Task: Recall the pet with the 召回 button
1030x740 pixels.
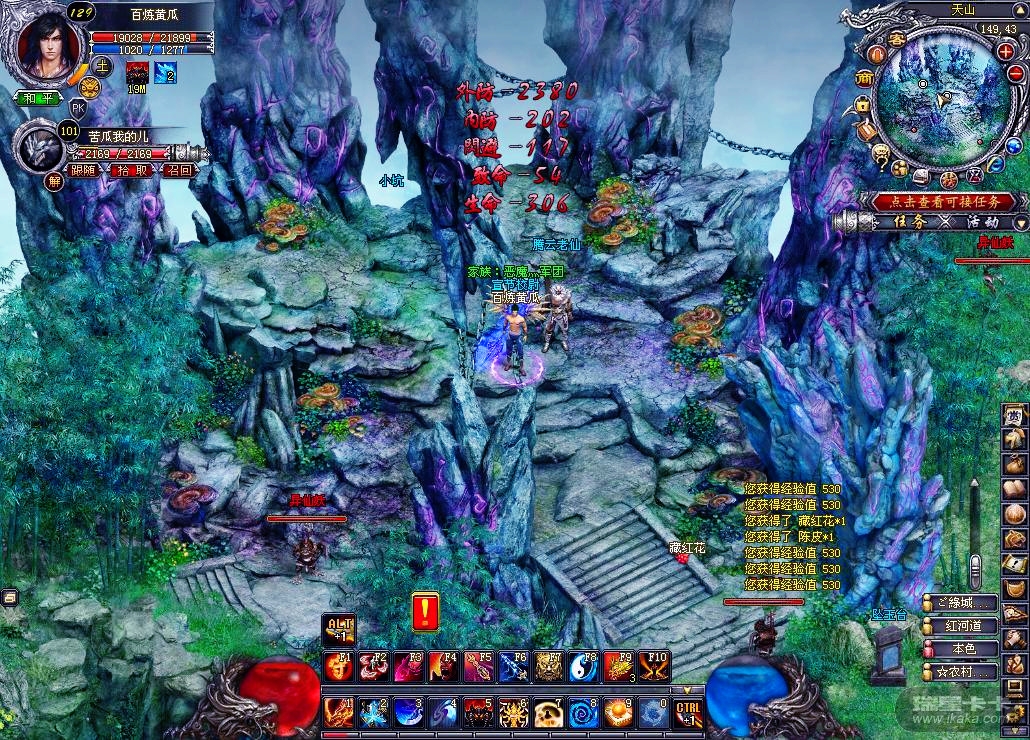Action: point(179,171)
